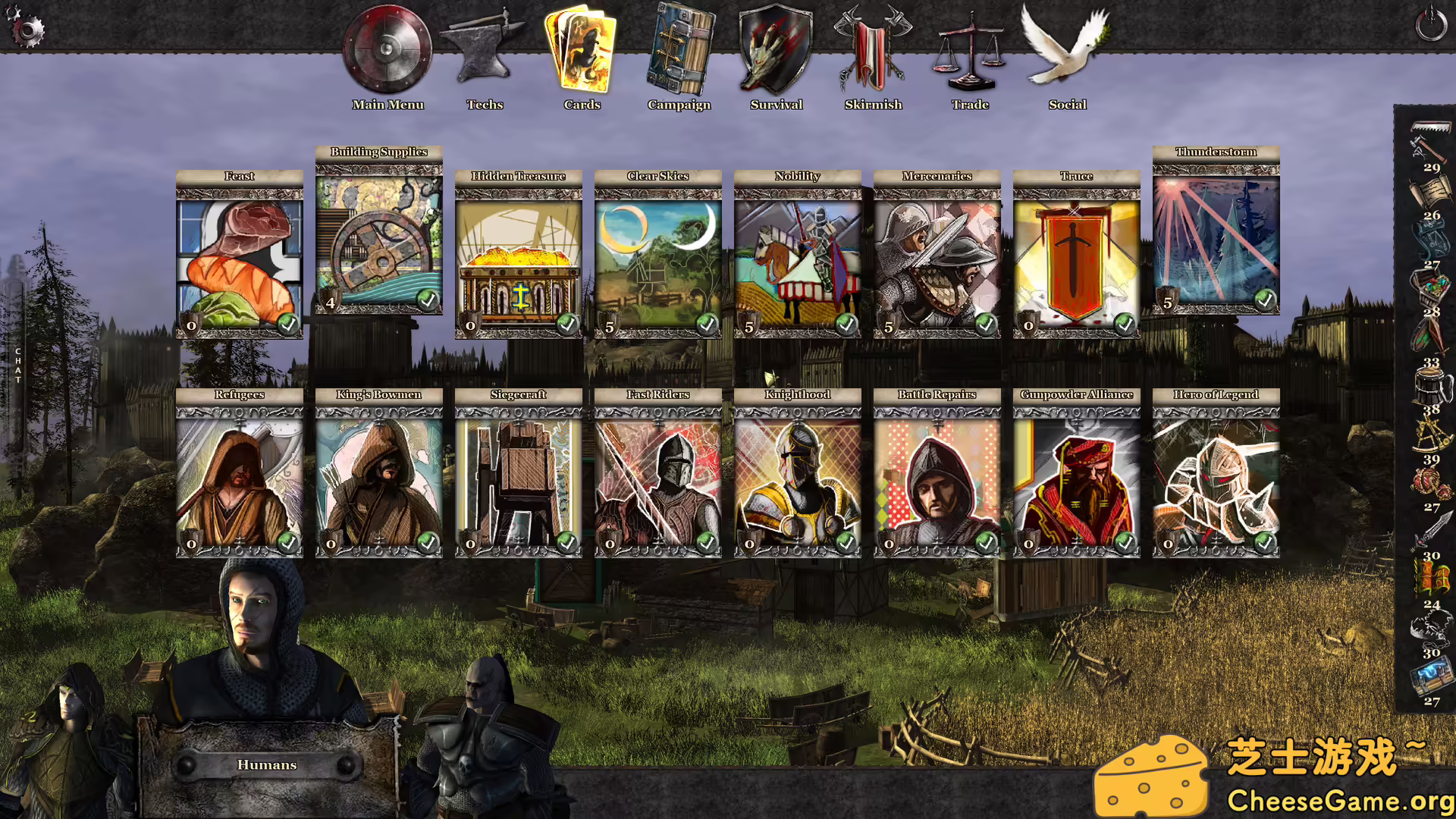Screen dimensions: 1456x819
Task: Click the Main Menu shield icon
Action: (x=386, y=49)
